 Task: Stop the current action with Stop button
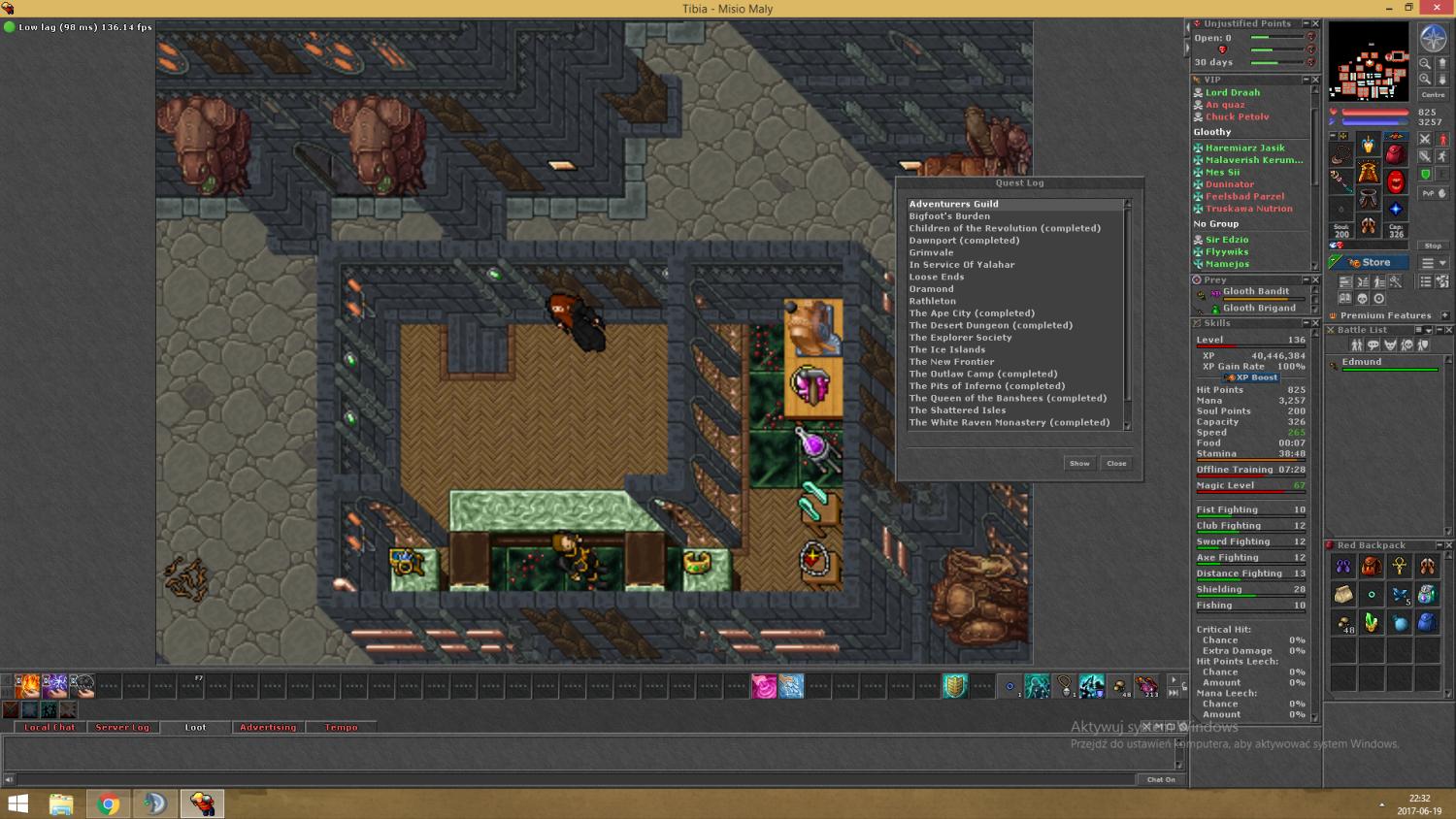[x=1433, y=246]
